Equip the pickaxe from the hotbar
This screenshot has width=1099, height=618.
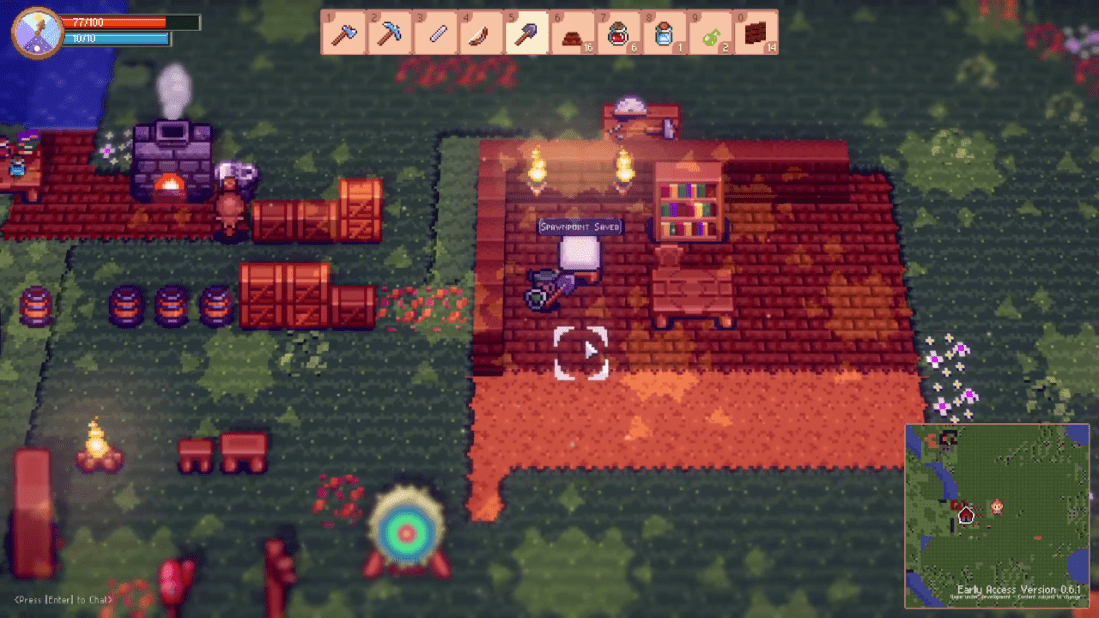click(x=389, y=33)
